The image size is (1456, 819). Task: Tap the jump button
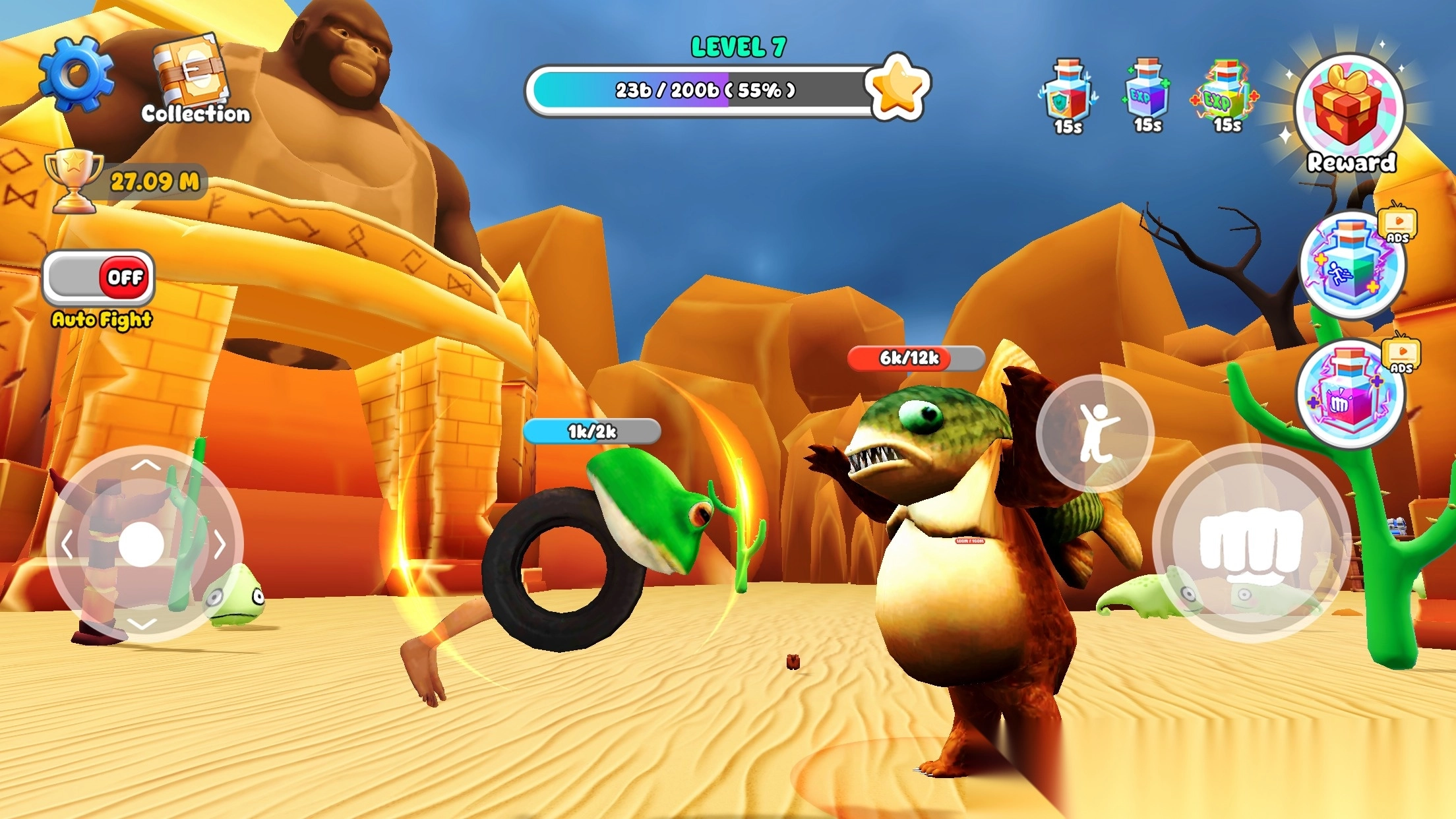point(1095,433)
